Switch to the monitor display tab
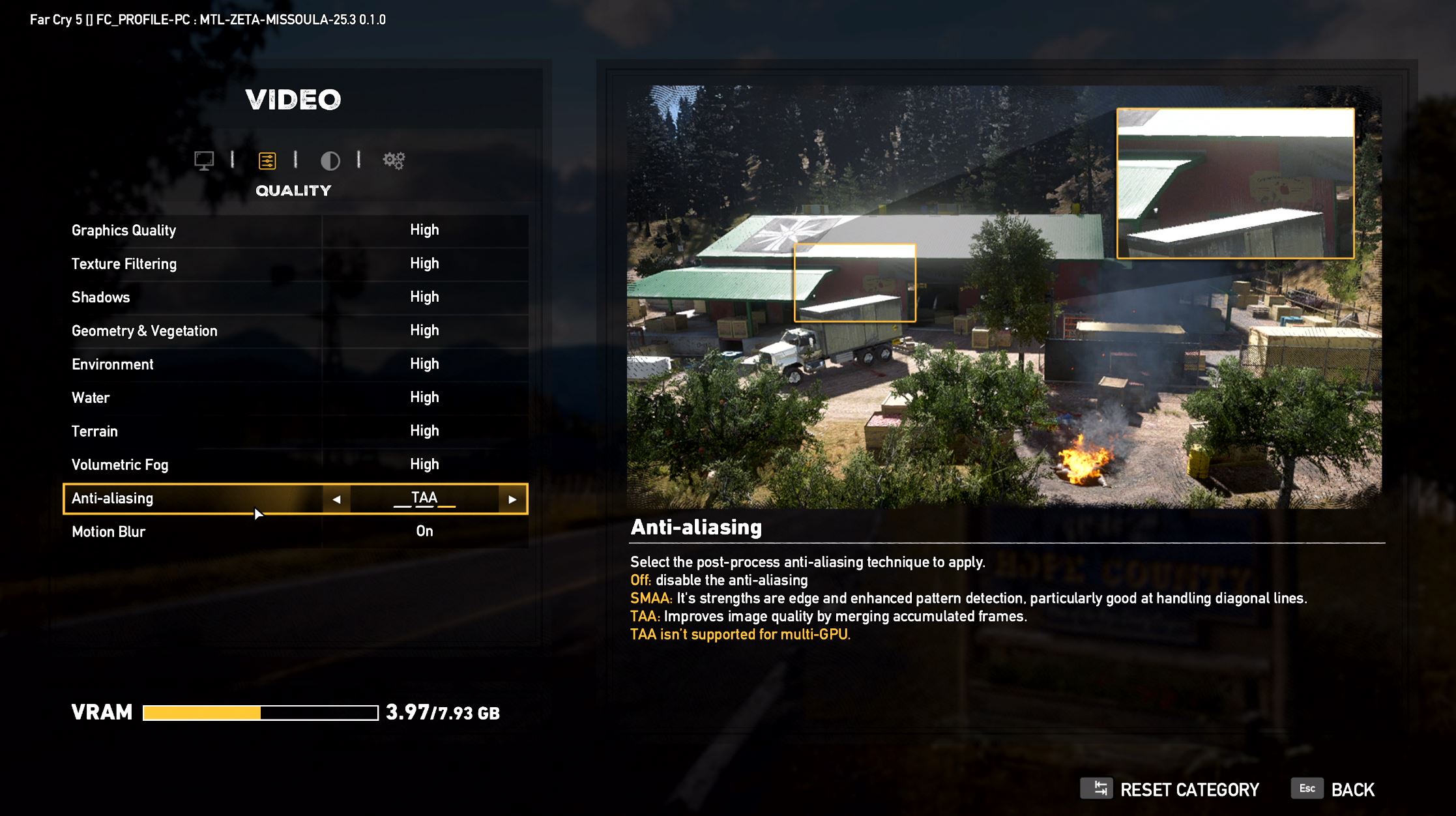 coord(204,160)
